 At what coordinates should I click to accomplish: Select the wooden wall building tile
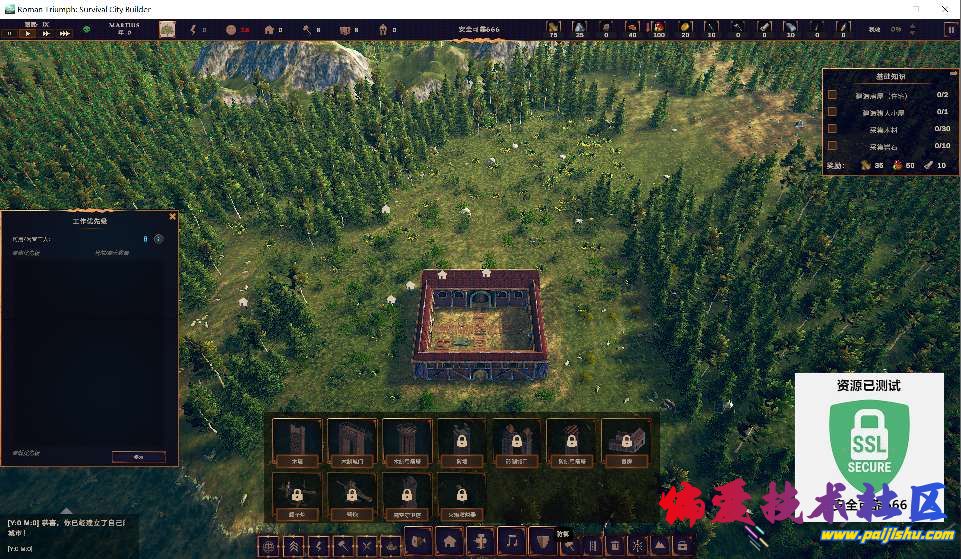point(297,441)
